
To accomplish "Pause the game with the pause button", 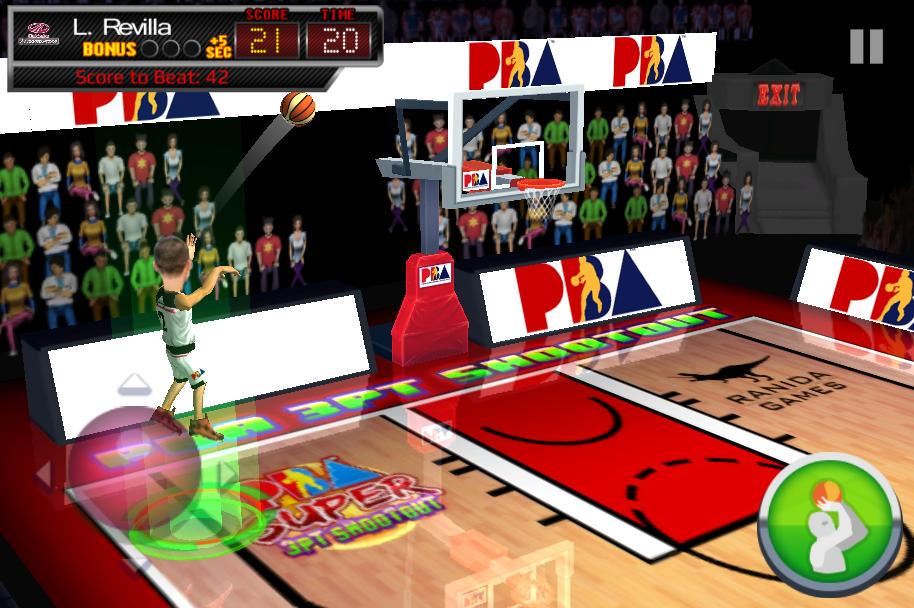I will 866,46.
